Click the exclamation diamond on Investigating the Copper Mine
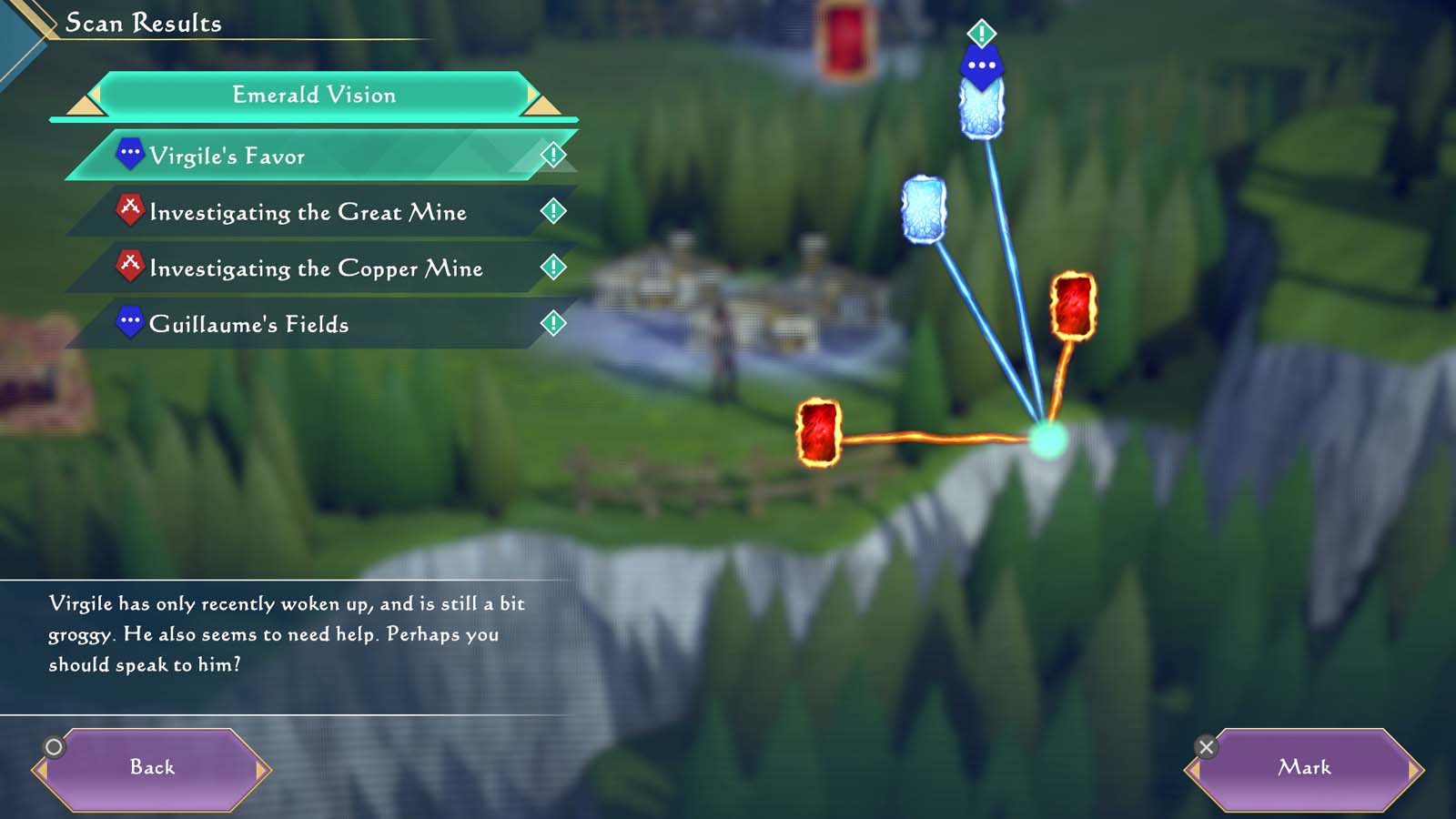1456x819 pixels. click(552, 267)
